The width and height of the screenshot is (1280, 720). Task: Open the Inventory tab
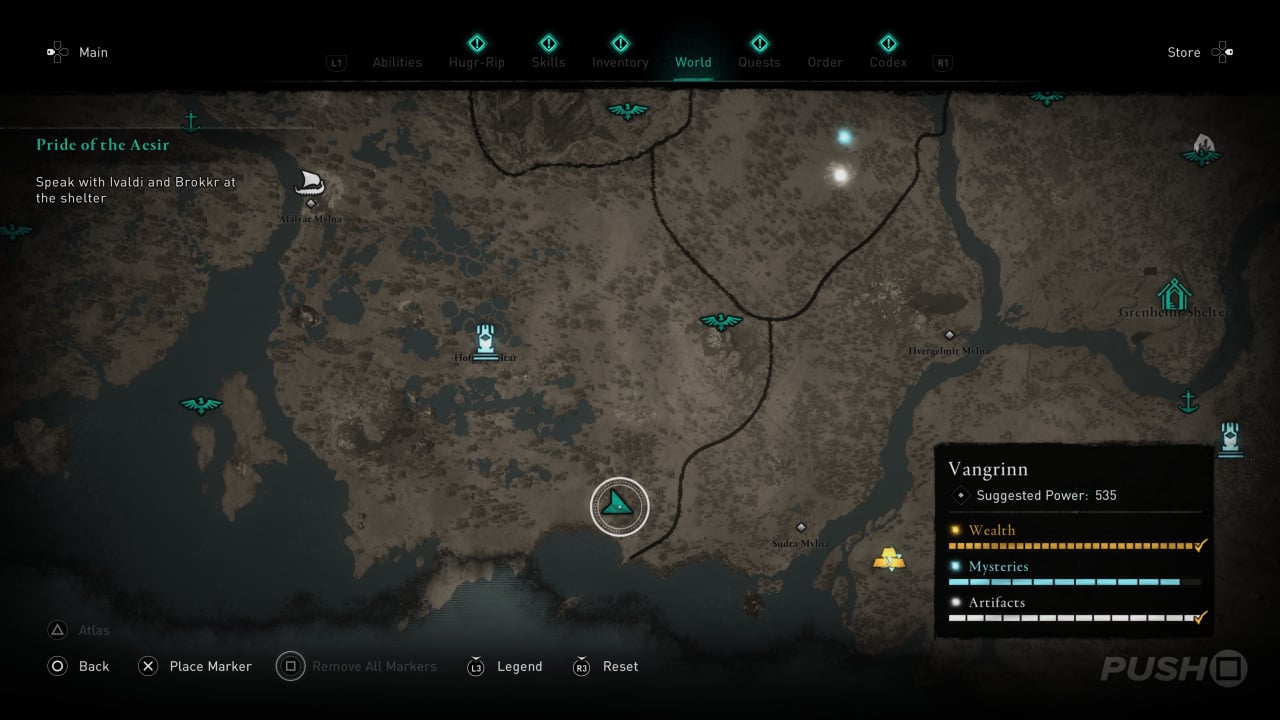tap(620, 62)
